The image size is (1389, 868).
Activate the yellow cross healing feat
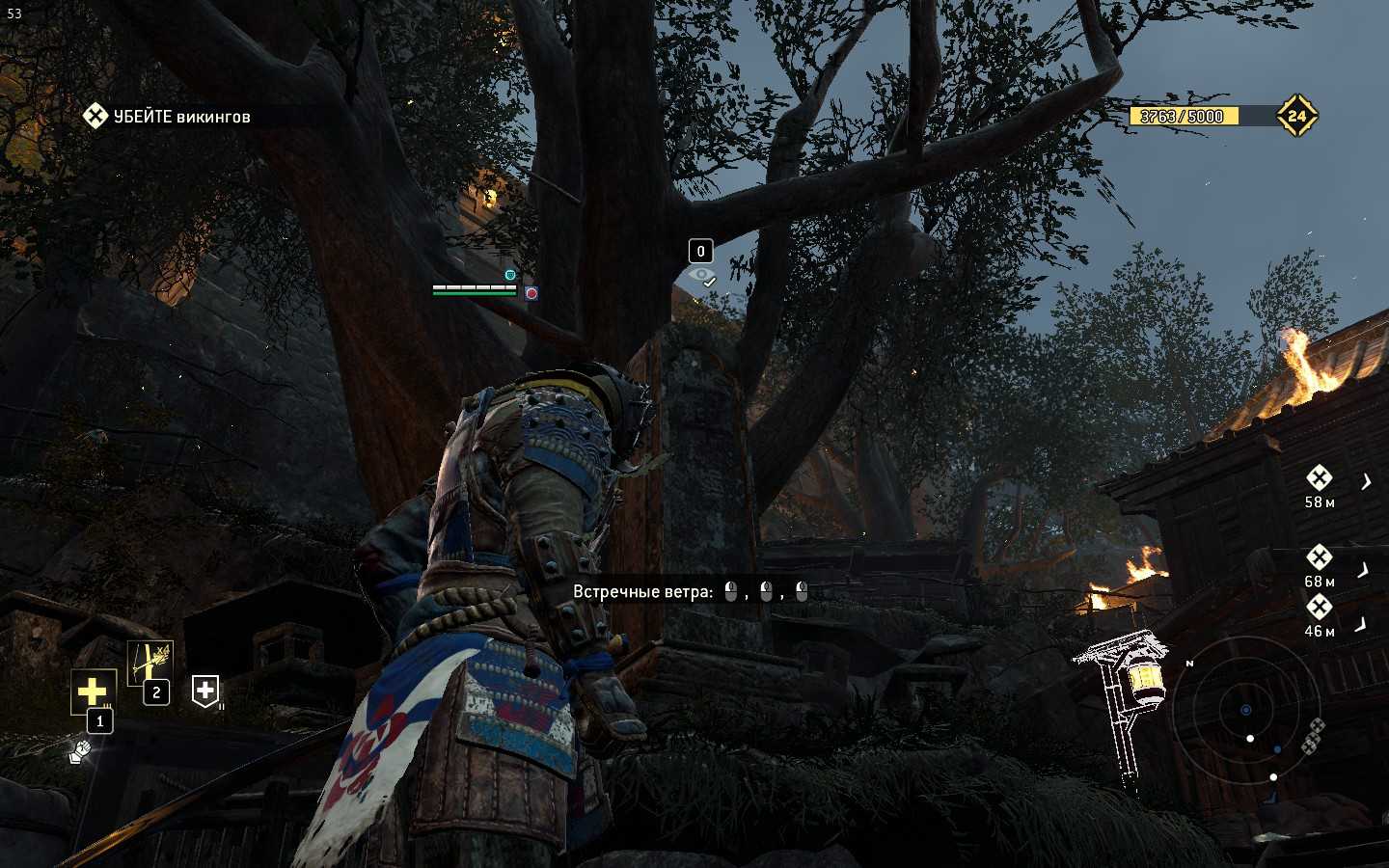[93, 691]
